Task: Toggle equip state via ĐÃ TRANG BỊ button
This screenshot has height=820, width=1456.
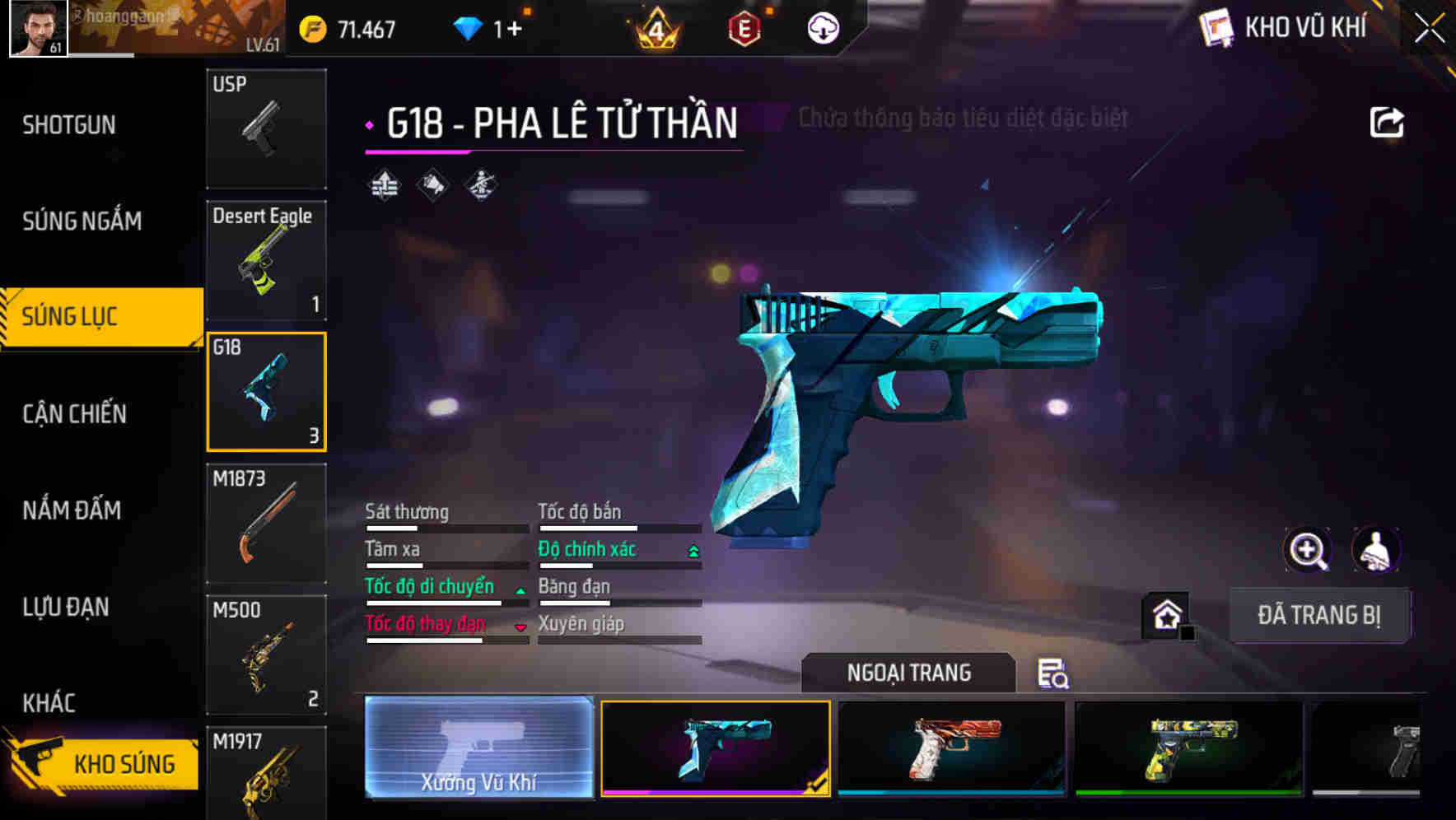Action: click(x=1319, y=615)
